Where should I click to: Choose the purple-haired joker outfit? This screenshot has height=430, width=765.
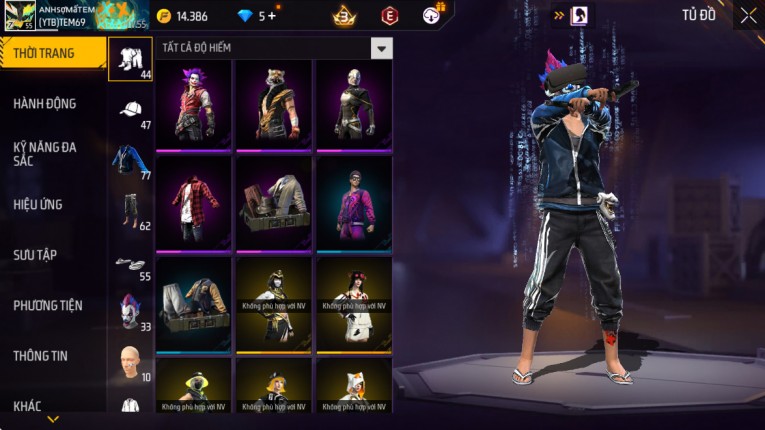pos(194,104)
